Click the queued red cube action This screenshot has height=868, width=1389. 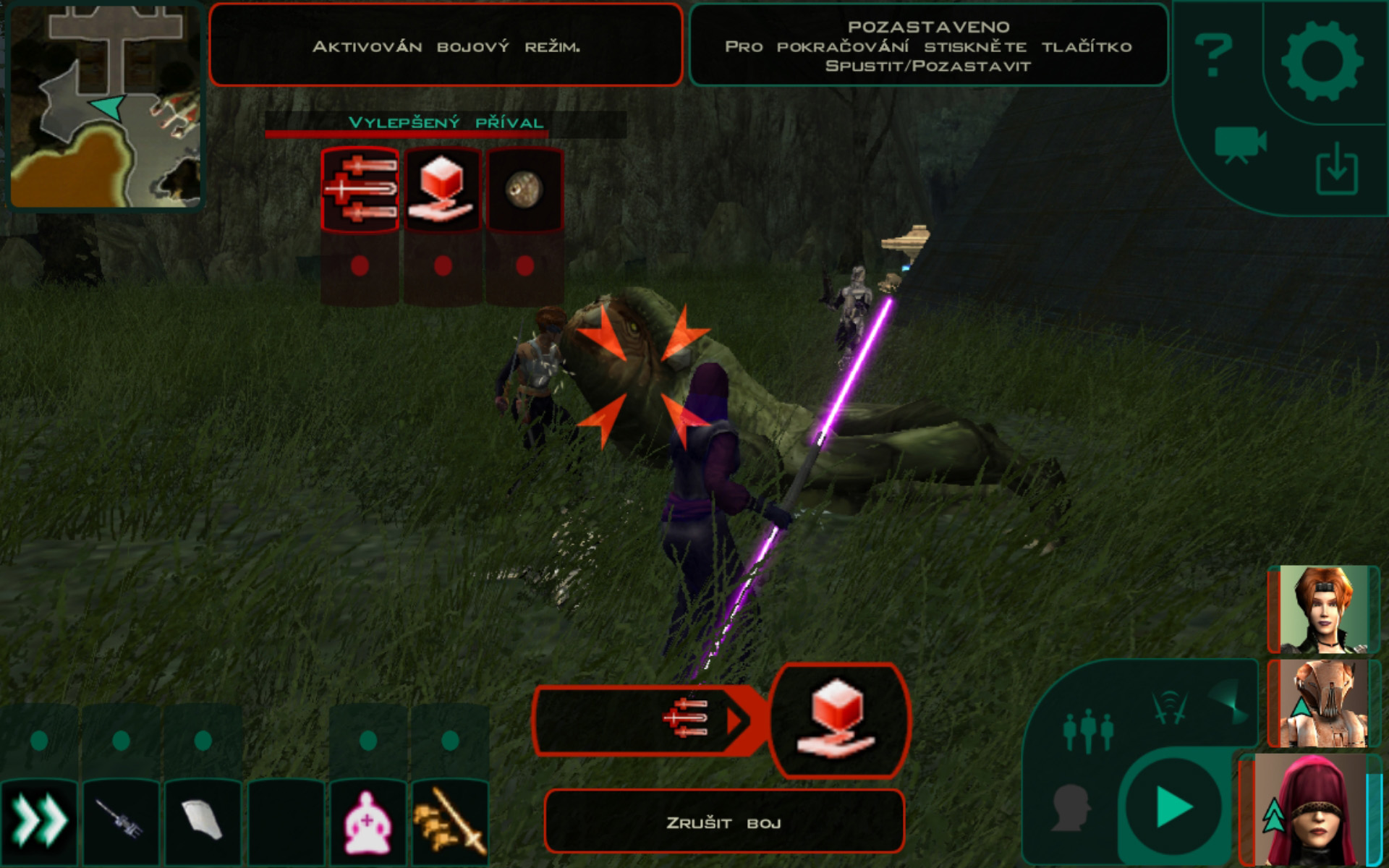click(x=838, y=720)
